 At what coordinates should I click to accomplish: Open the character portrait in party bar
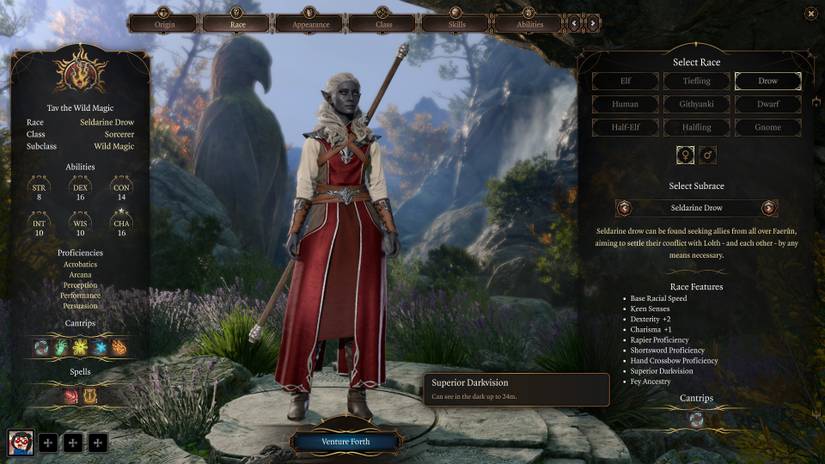(21, 441)
